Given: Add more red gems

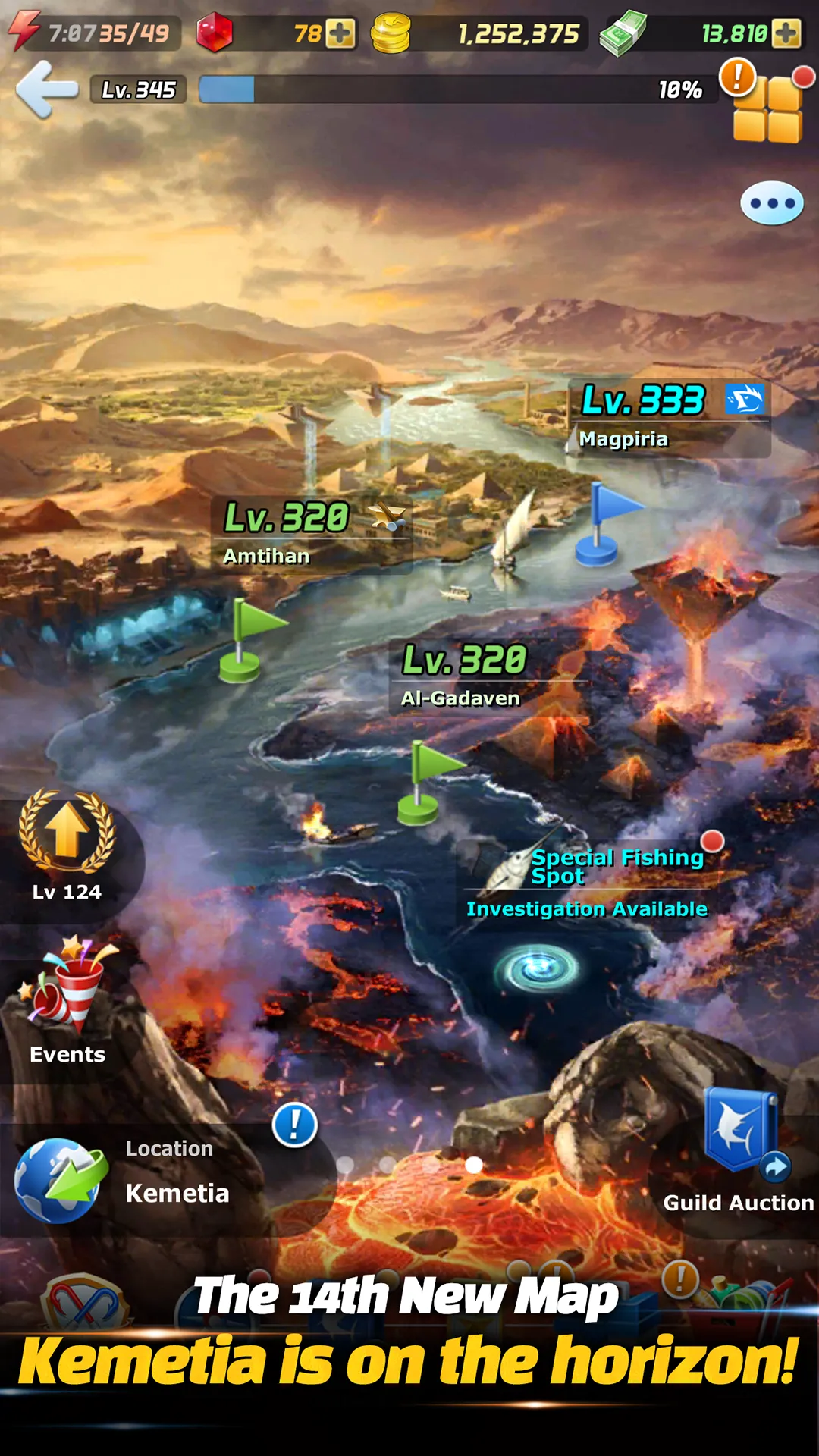Looking at the screenshot, I should (340, 33).
